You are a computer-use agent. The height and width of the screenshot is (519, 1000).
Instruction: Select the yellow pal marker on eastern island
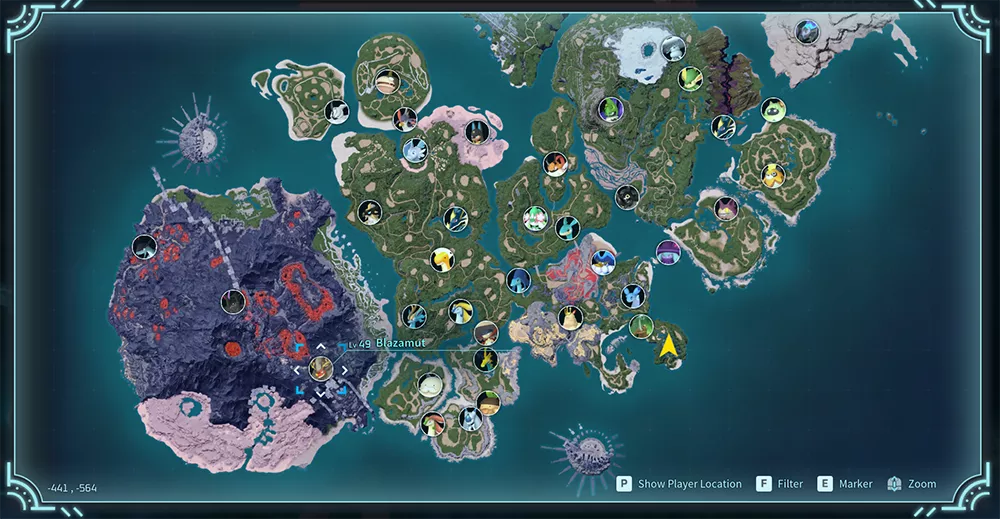point(773,176)
